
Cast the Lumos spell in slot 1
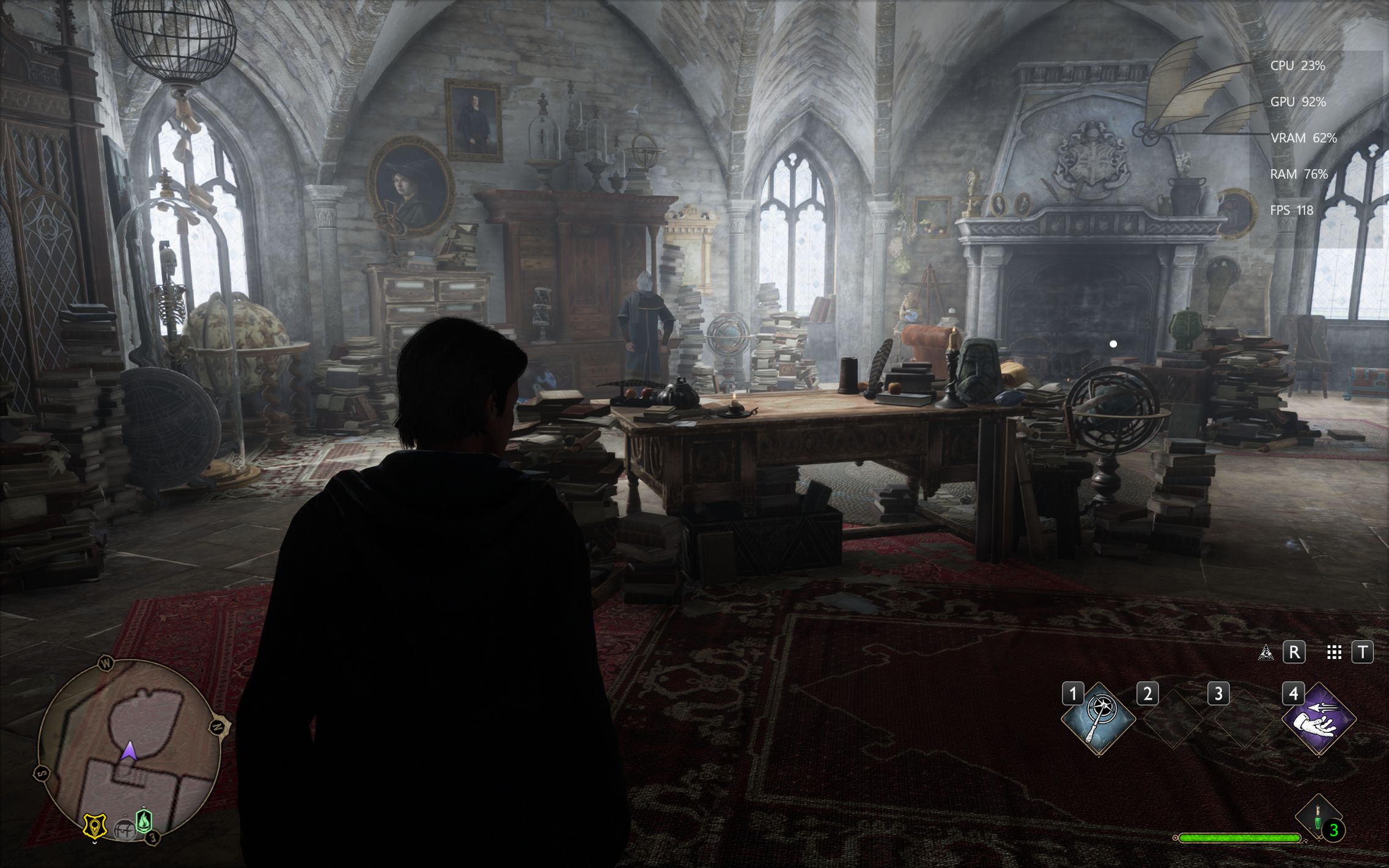pyautogui.click(x=1098, y=719)
